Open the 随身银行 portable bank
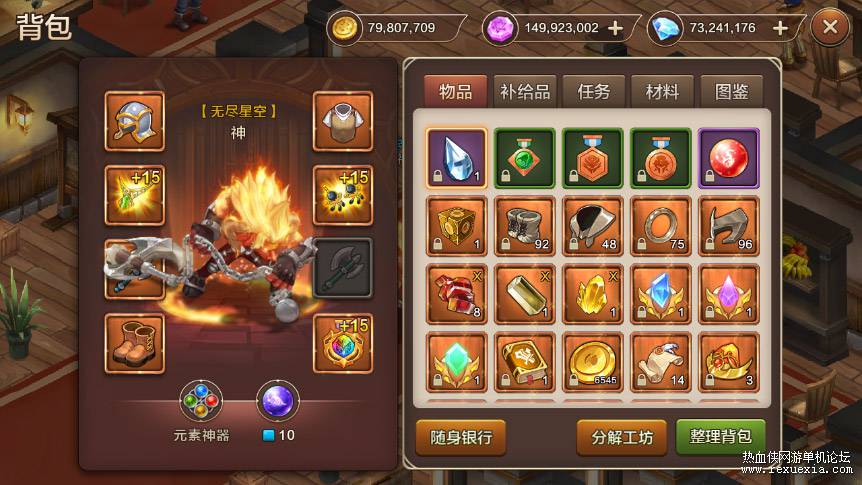862x485 pixels. (x=461, y=437)
